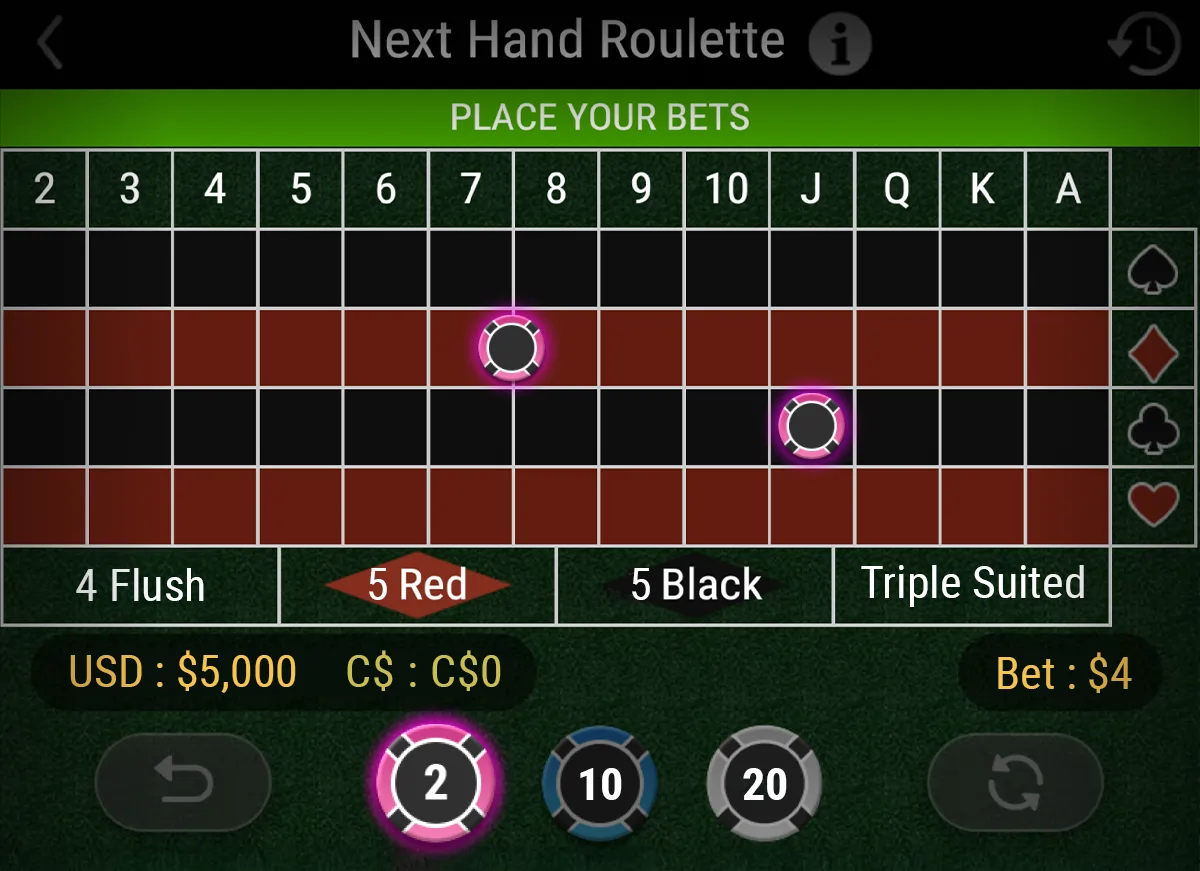Bet on the hearts suit symbol
The width and height of the screenshot is (1200, 871).
point(1153,506)
